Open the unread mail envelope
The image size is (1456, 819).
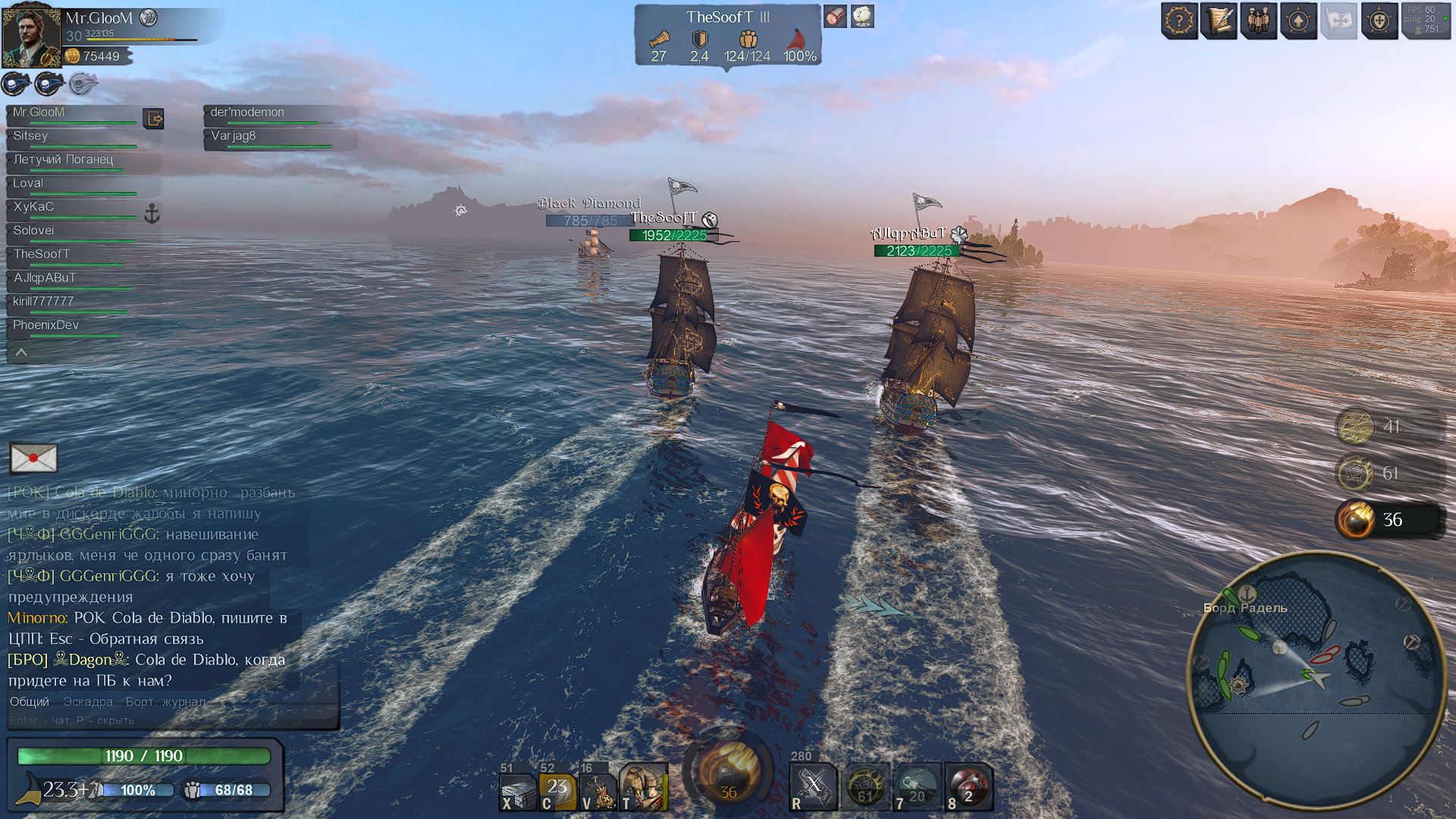click(33, 458)
